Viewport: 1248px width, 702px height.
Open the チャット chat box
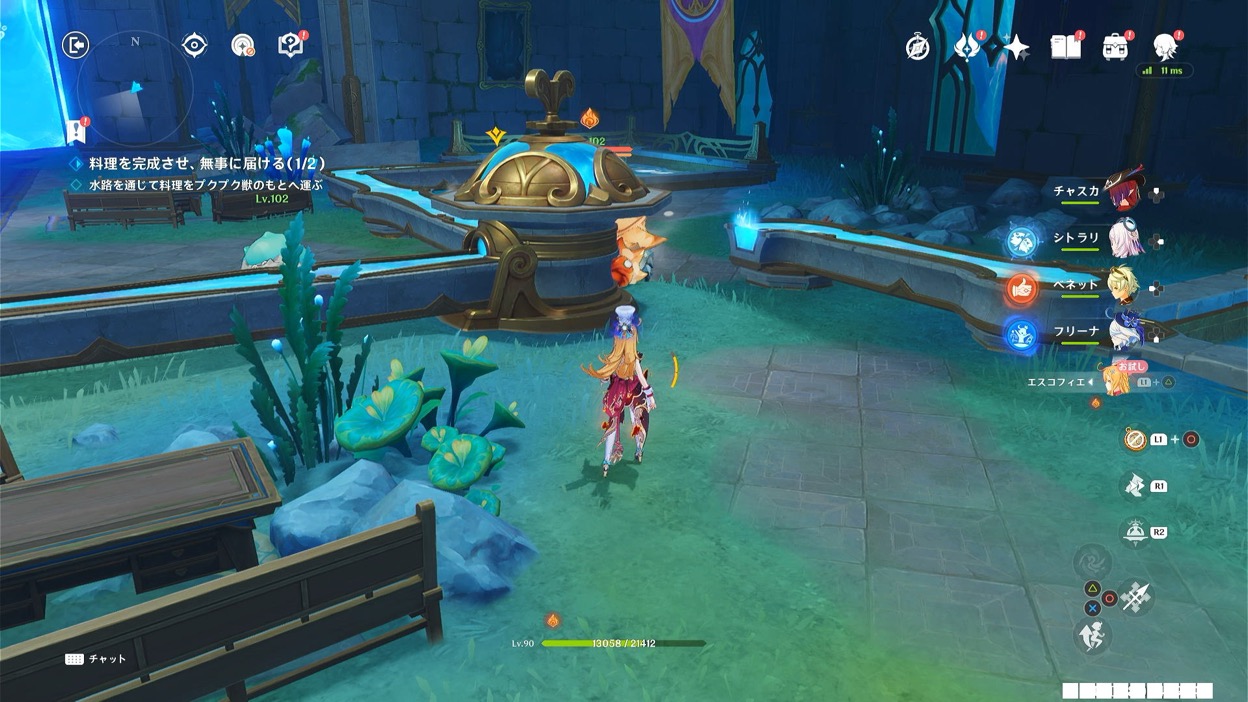click(97, 659)
